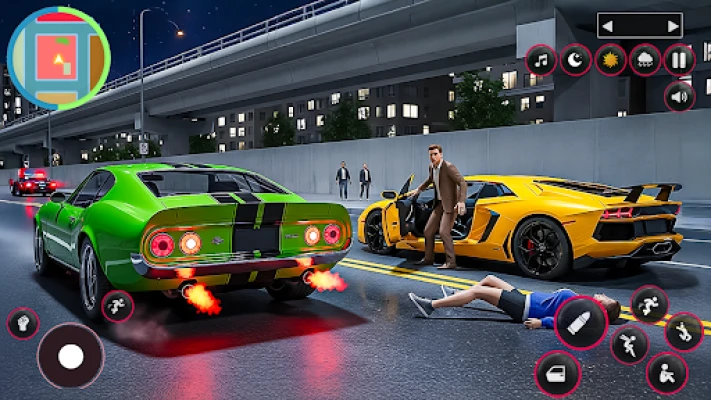This screenshot has width=711, height=400.
Task: Tap the sitting figure crouch button
Action: (x=666, y=375)
